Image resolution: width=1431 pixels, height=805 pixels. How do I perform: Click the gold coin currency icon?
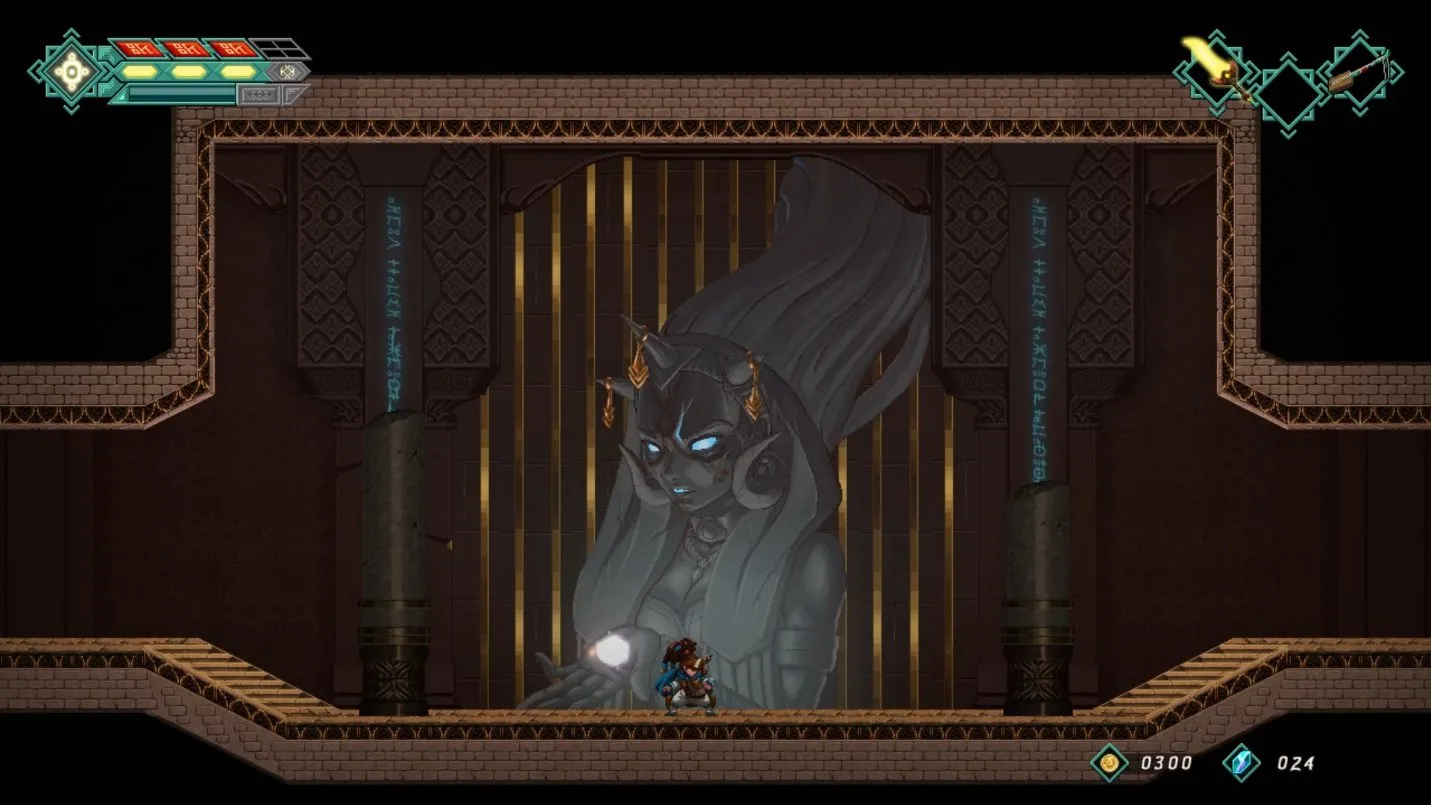pos(1109,763)
